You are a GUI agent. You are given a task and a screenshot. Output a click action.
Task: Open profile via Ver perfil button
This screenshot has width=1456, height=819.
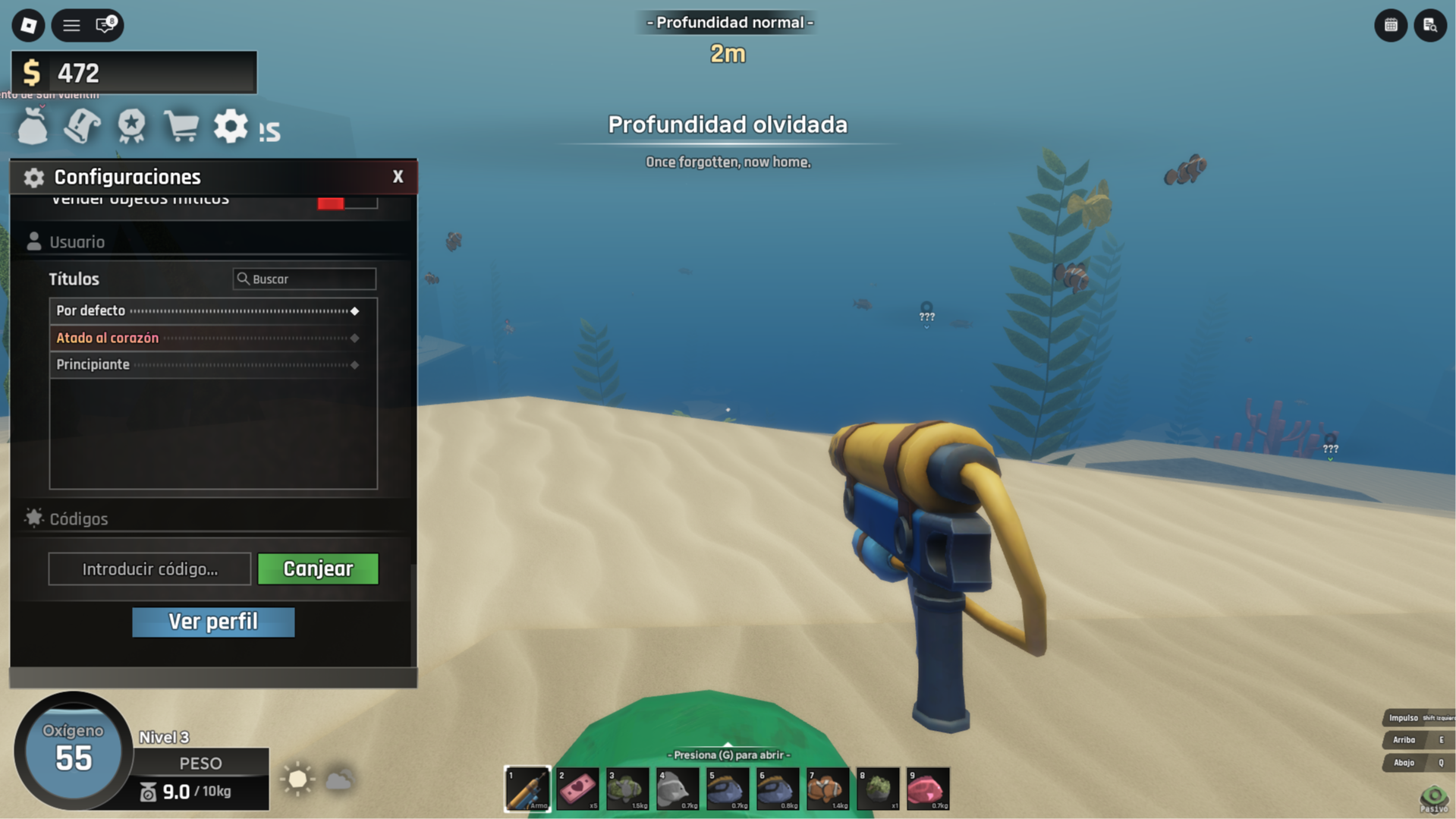(213, 622)
